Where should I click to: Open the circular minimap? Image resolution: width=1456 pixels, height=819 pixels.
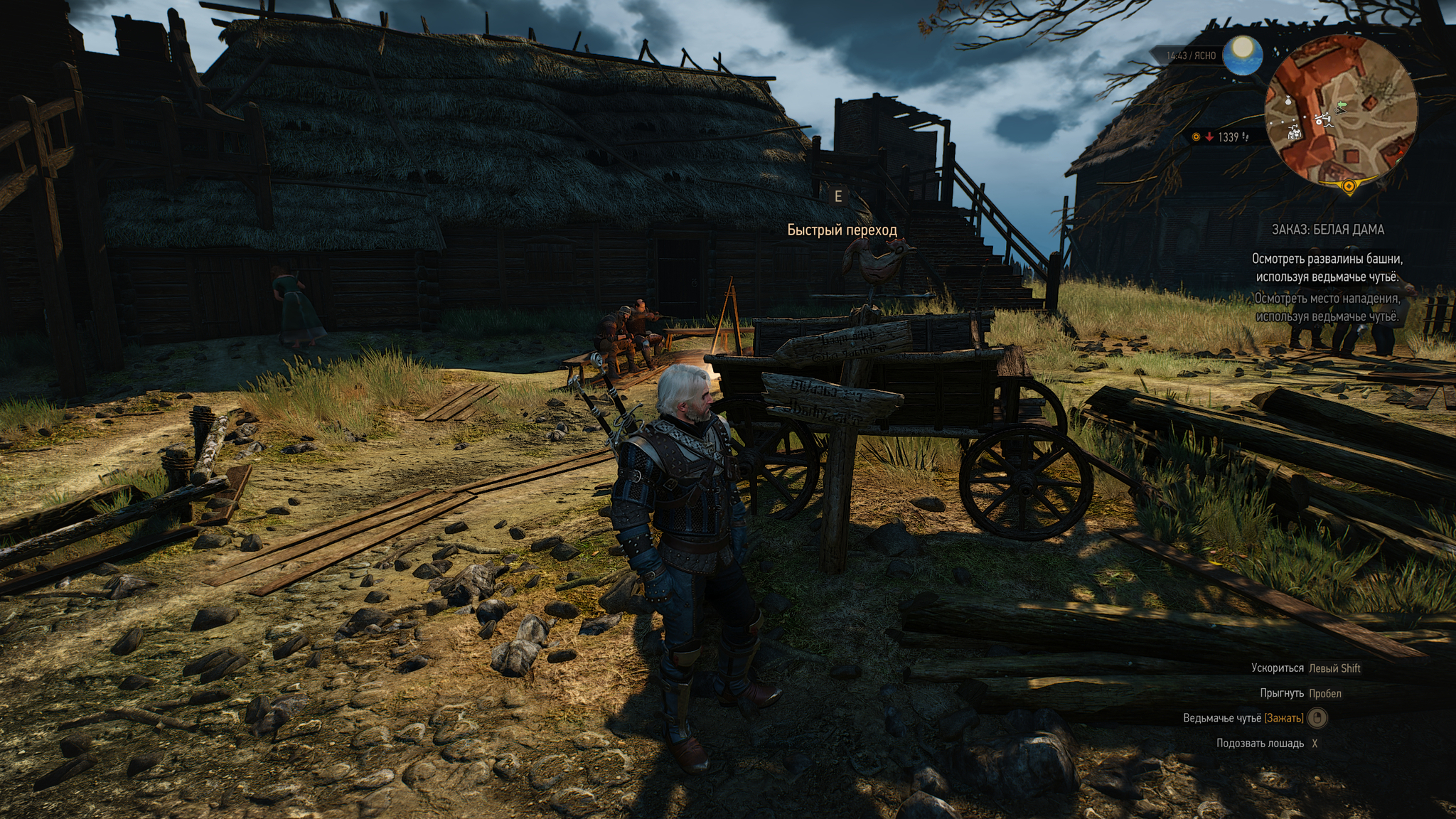[x=1341, y=112]
